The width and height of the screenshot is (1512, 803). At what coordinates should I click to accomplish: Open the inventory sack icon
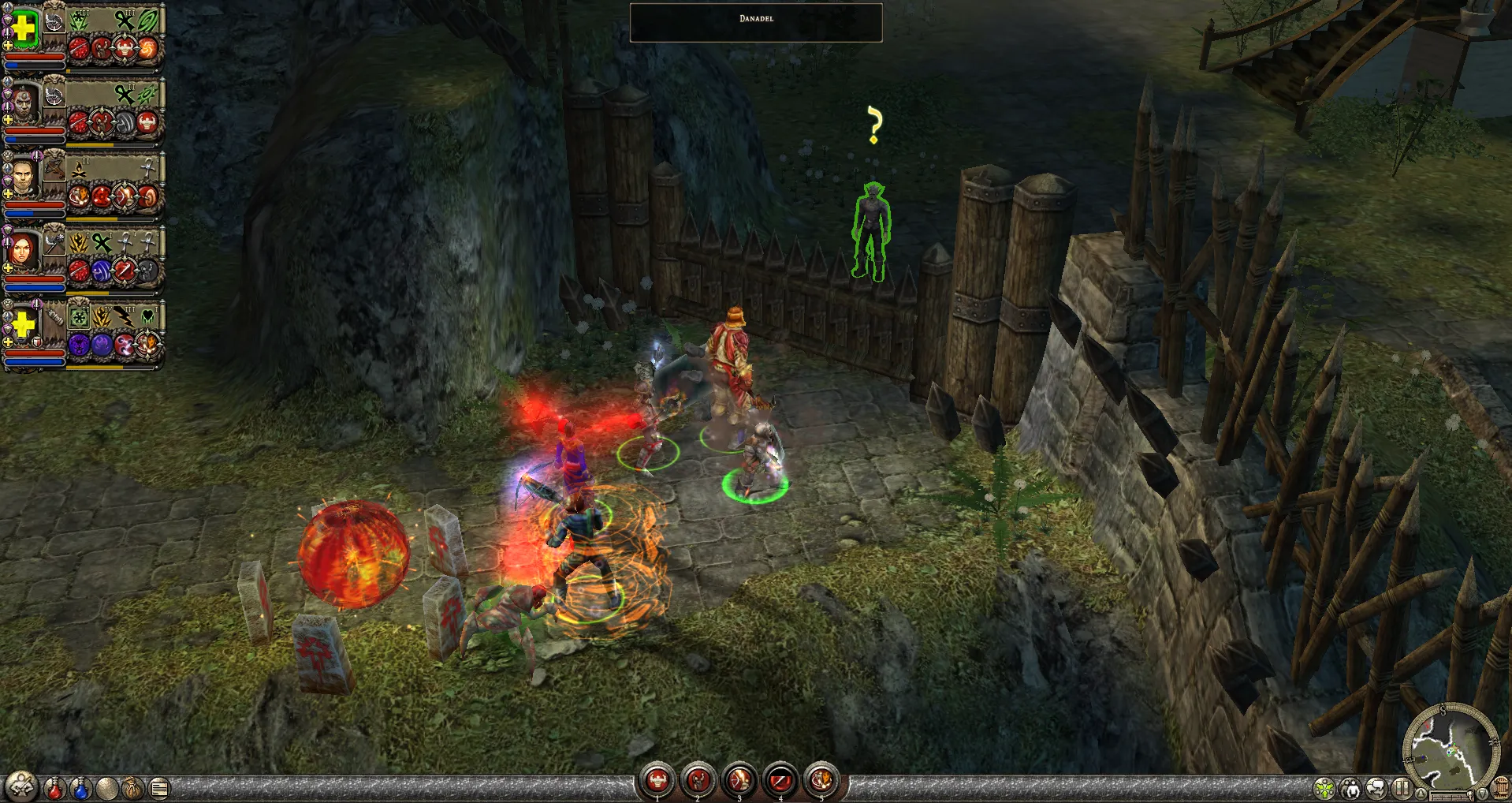click(132, 787)
